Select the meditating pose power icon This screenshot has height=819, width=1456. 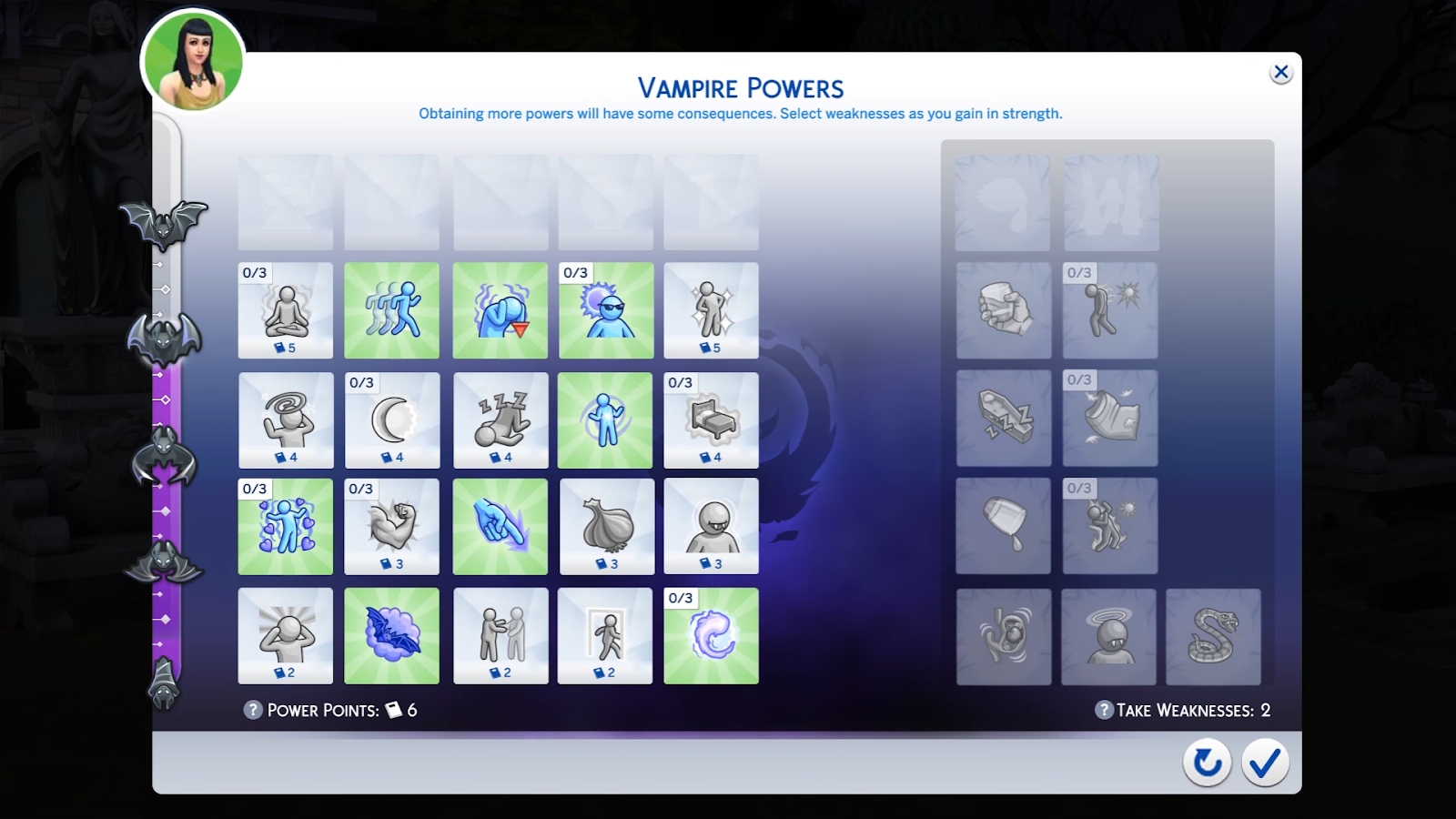285,310
